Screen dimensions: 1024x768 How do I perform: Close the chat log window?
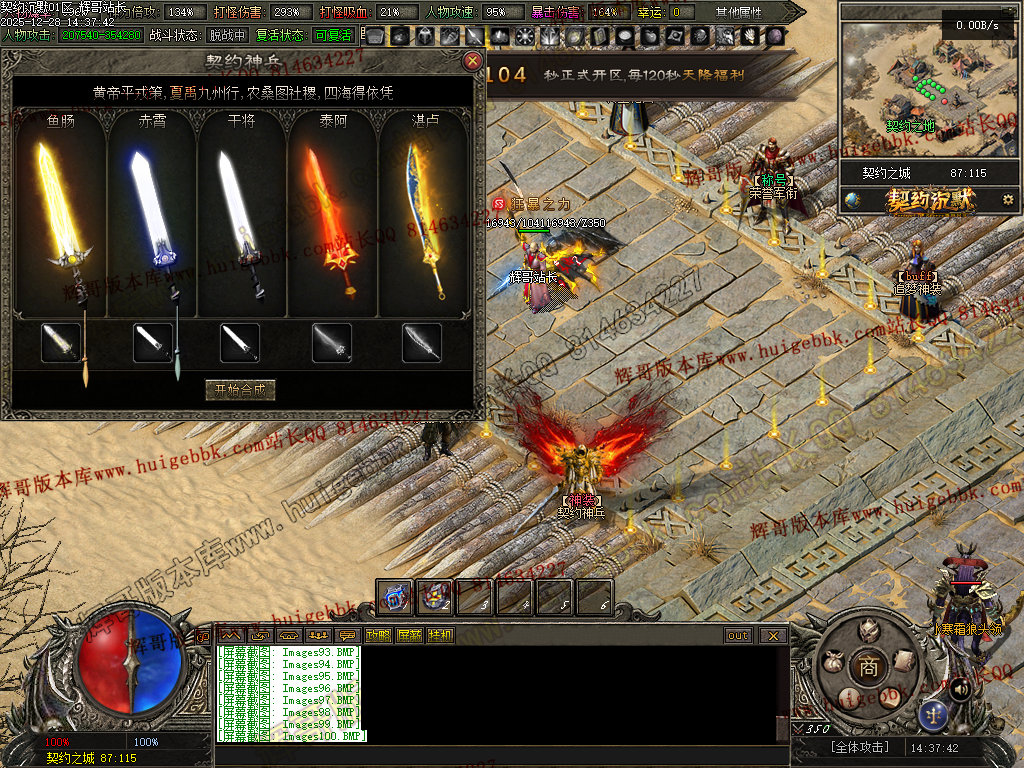773,635
